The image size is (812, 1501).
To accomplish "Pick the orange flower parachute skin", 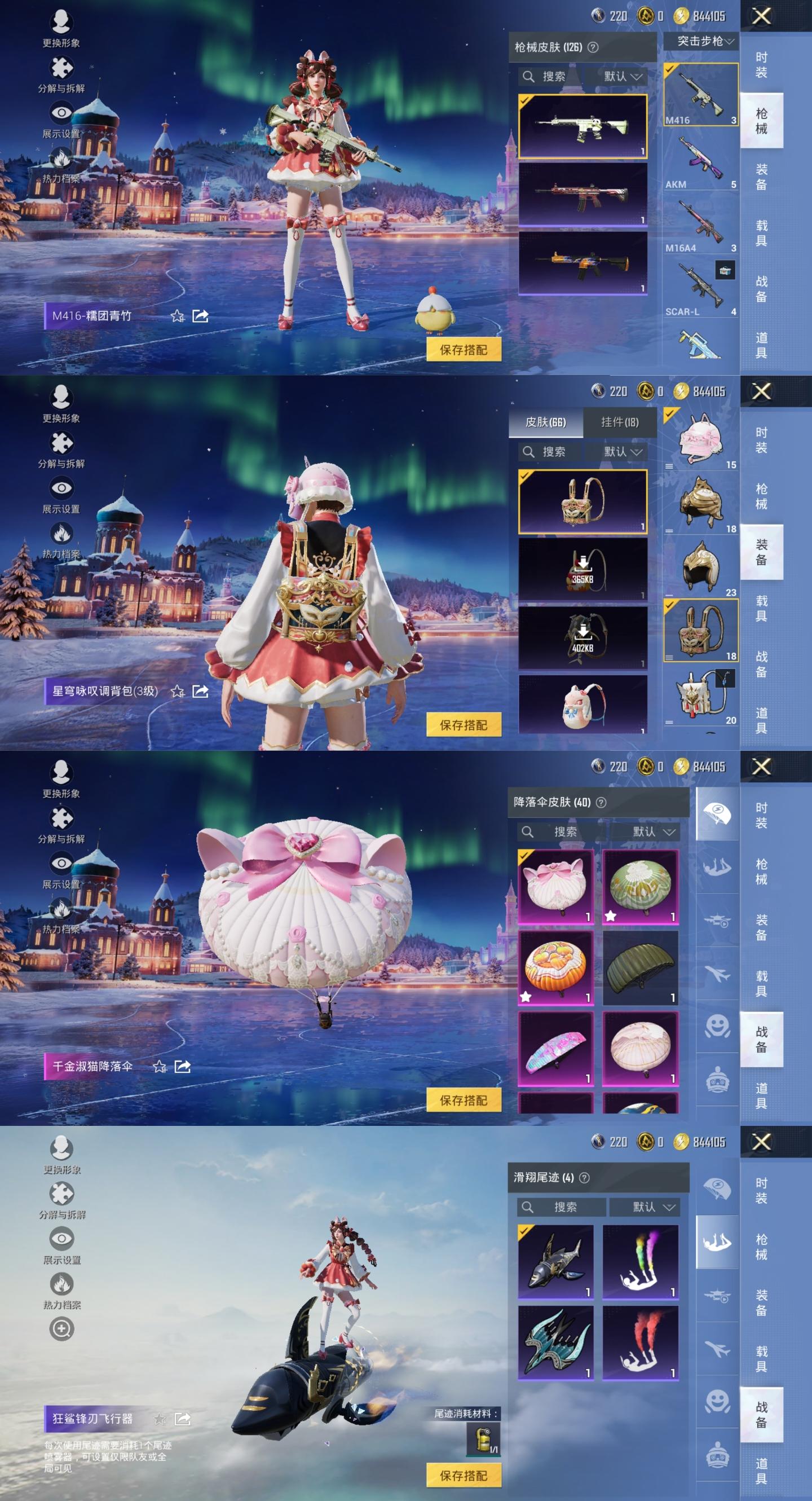I will [x=555, y=967].
